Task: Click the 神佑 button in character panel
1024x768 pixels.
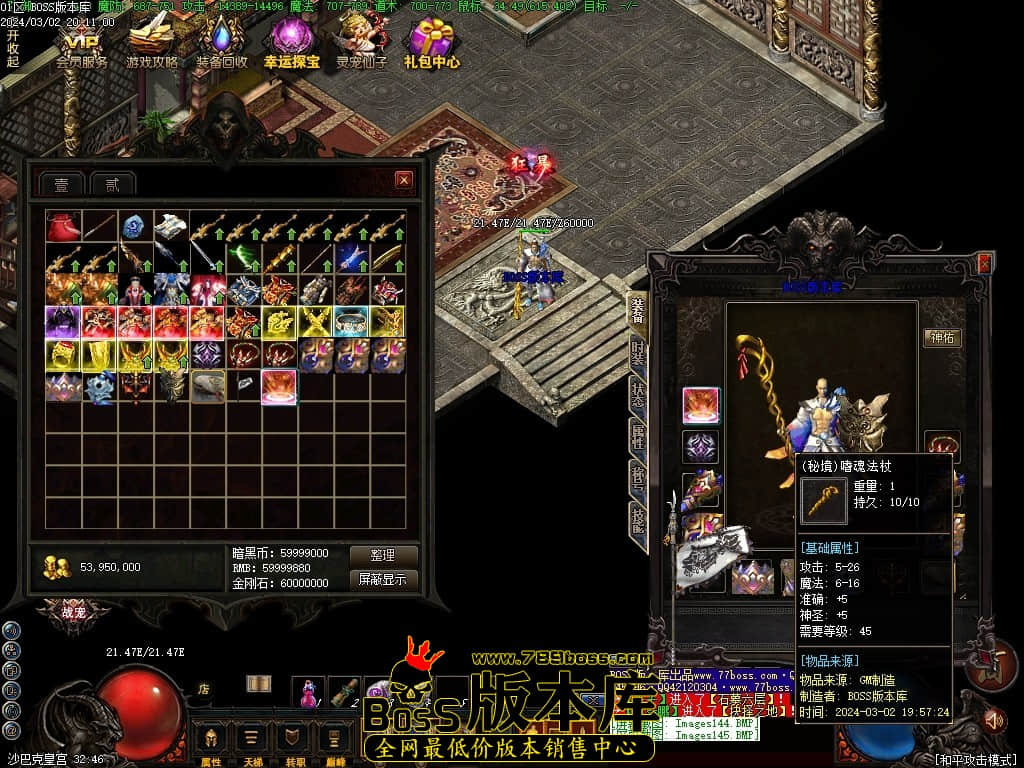Action: (942, 337)
